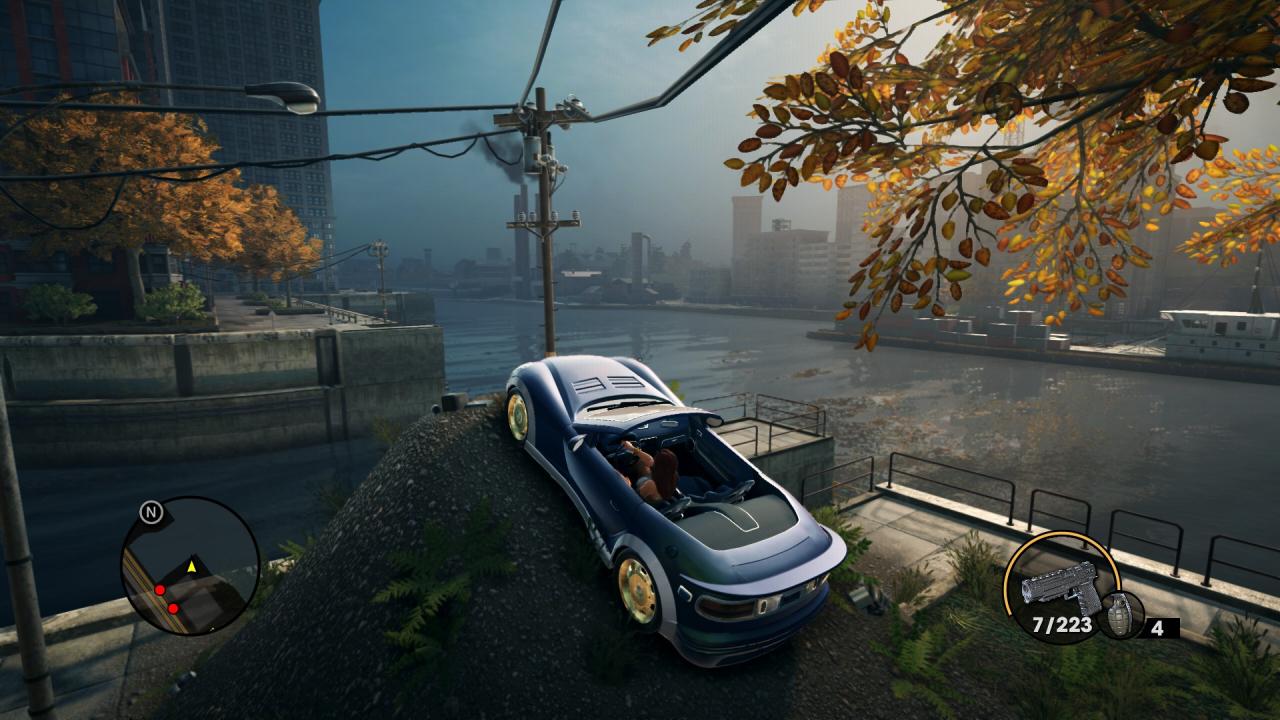The height and width of the screenshot is (720, 1280).
Task: Click the yellow player arrow on minimap
Action: [192, 567]
